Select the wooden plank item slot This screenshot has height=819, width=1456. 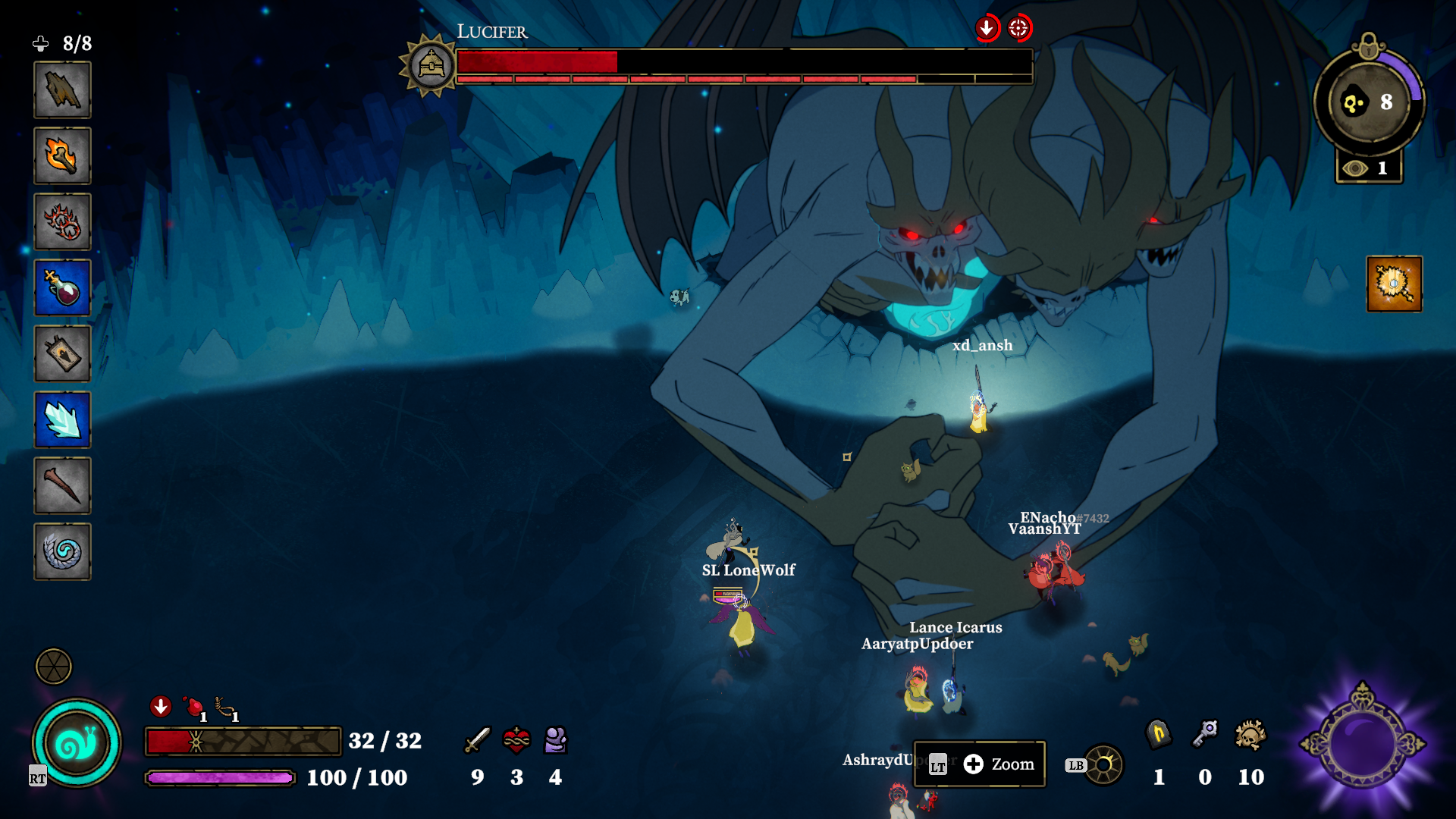[62, 90]
